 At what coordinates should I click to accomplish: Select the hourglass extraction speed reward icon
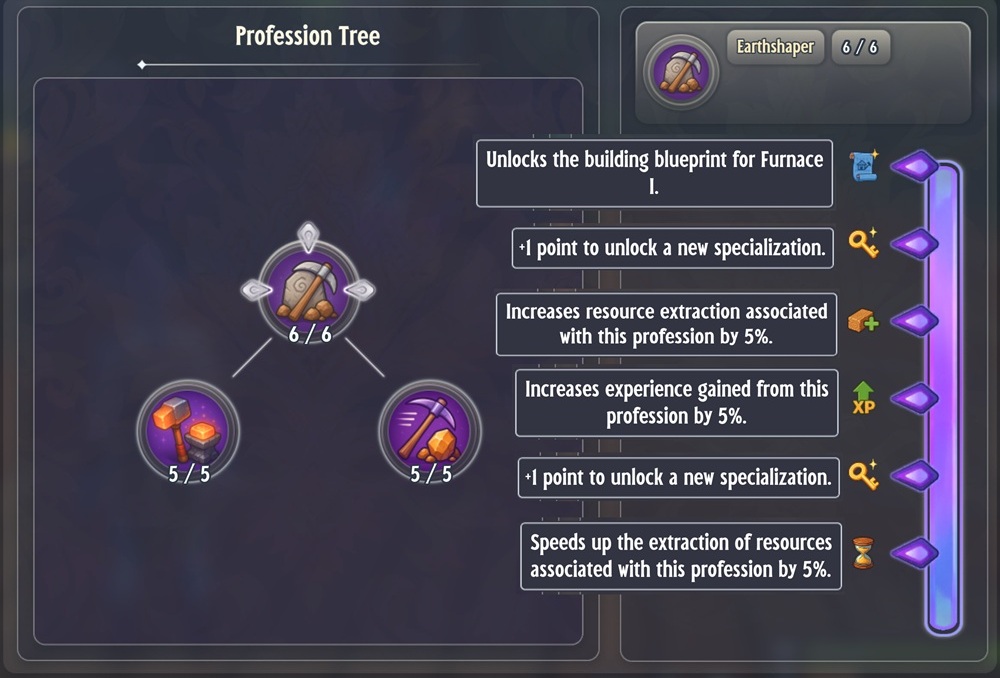pyautogui.click(x=863, y=552)
